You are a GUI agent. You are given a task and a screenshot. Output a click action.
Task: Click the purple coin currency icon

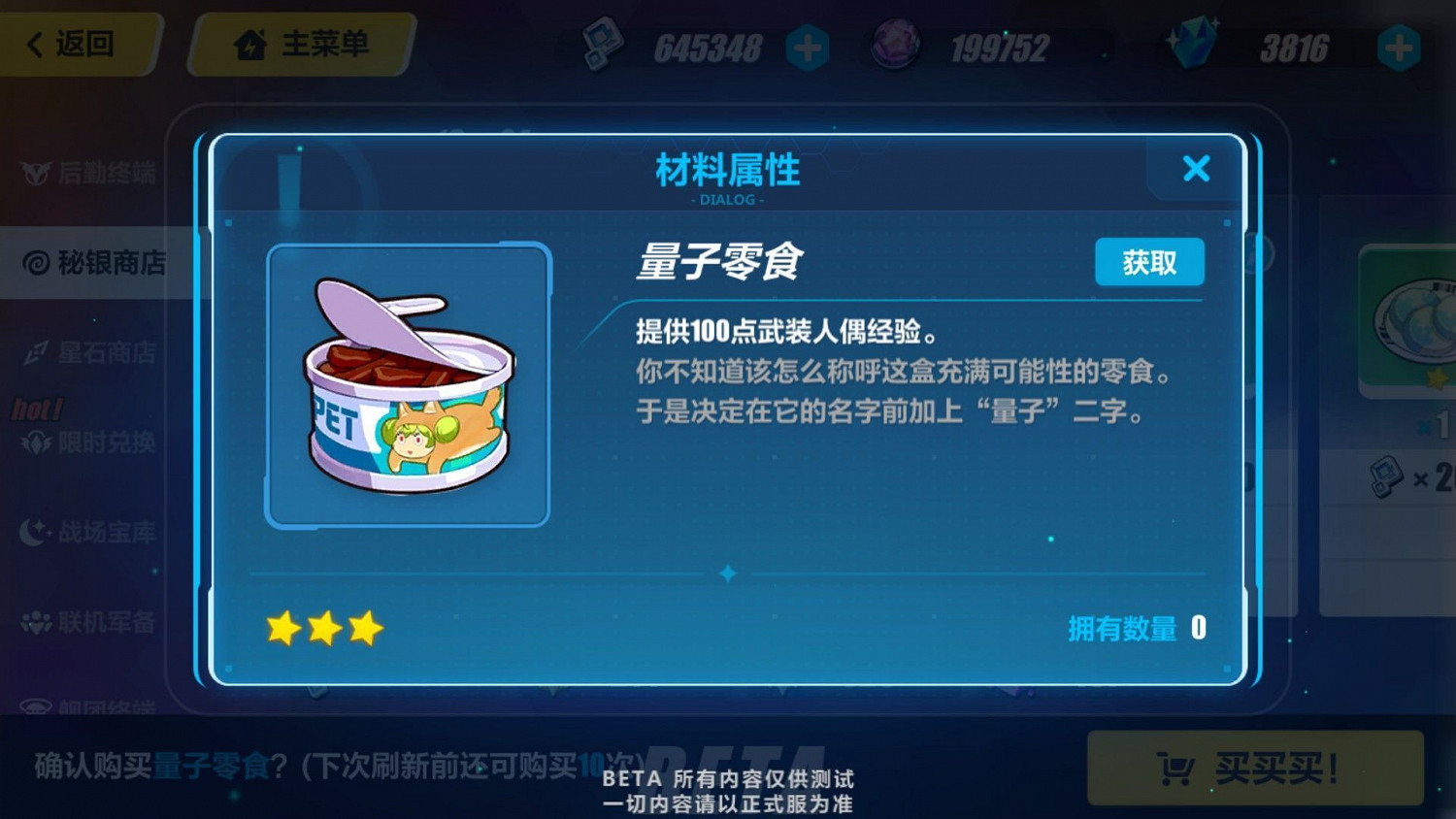[x=893, y=44]
